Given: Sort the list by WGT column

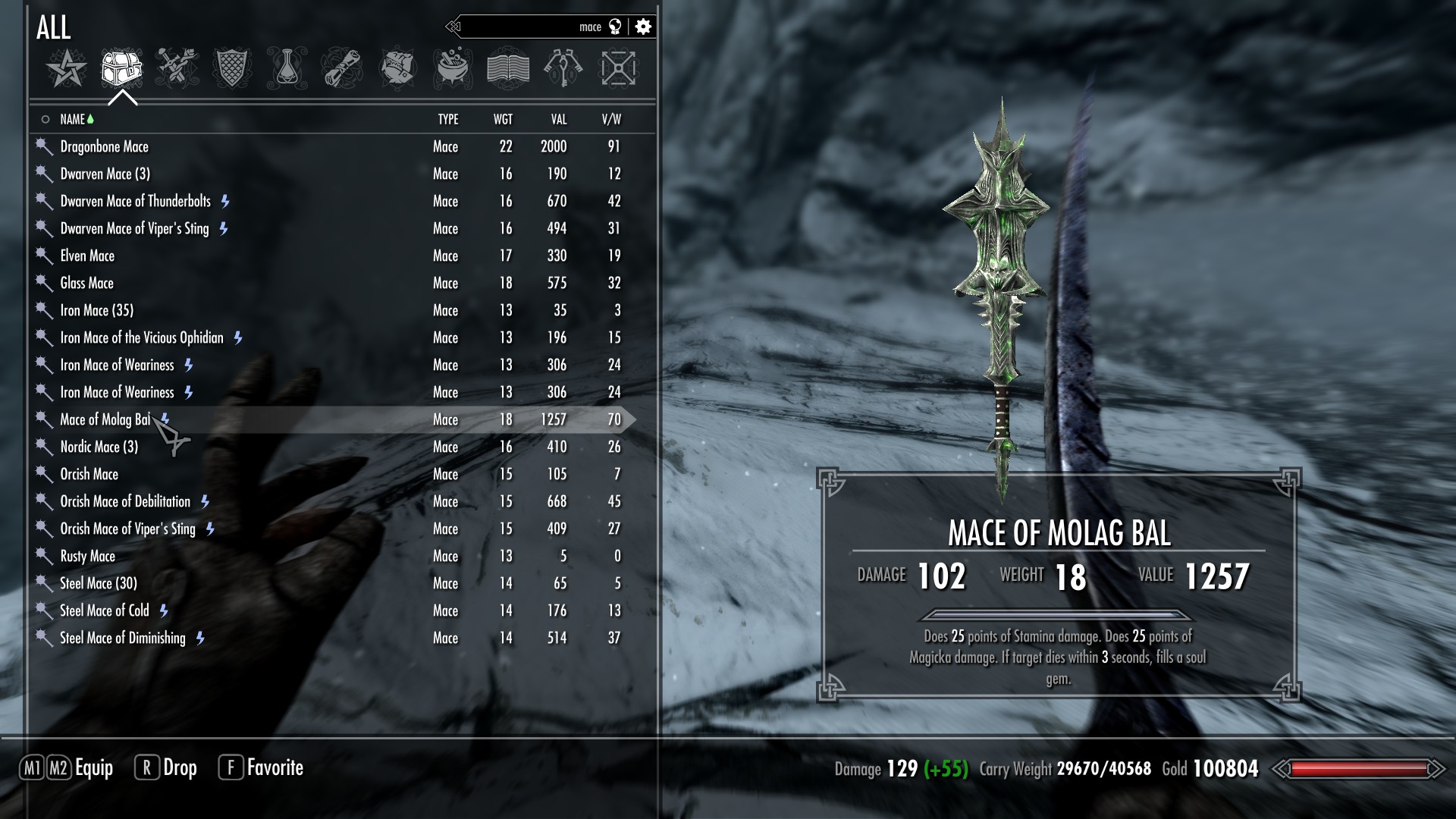Looking at the screenshot, I should 503,119.
